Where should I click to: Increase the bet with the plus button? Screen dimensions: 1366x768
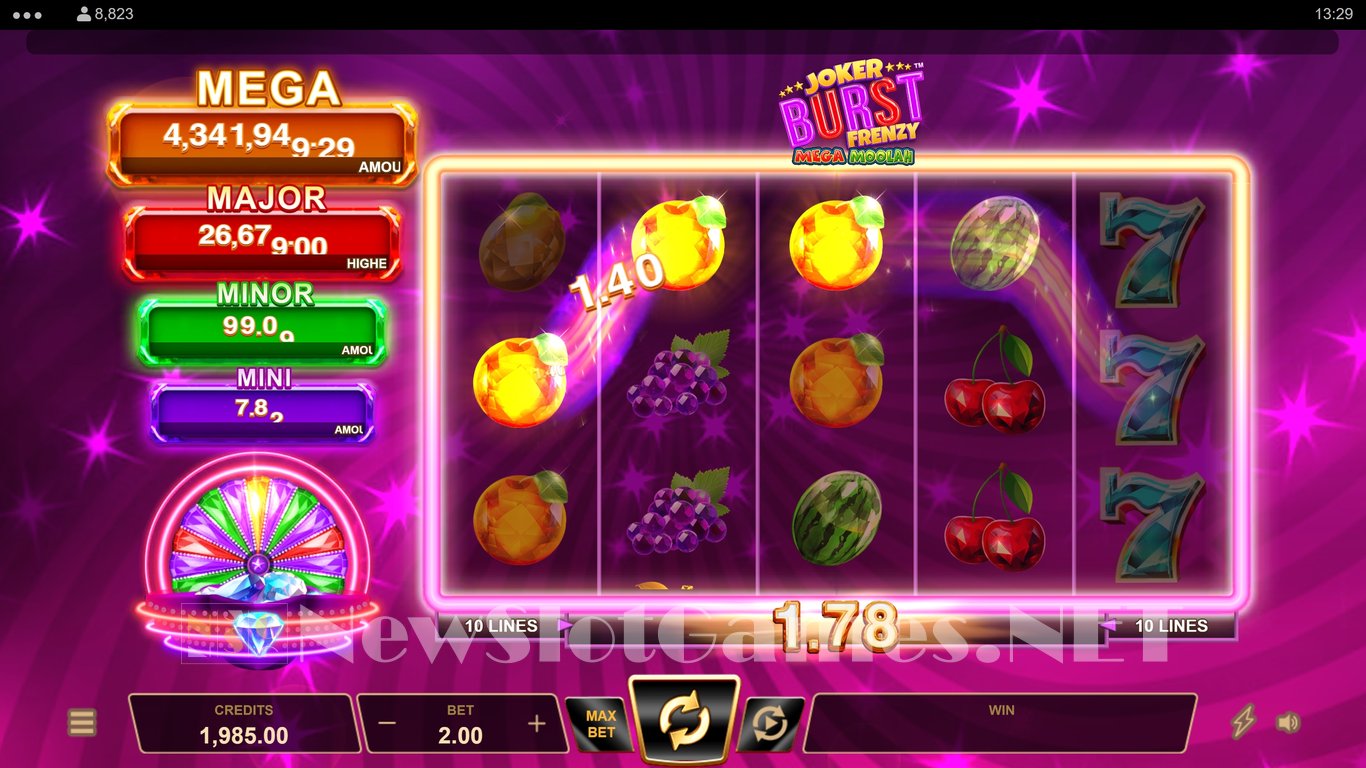pos(537,723)
